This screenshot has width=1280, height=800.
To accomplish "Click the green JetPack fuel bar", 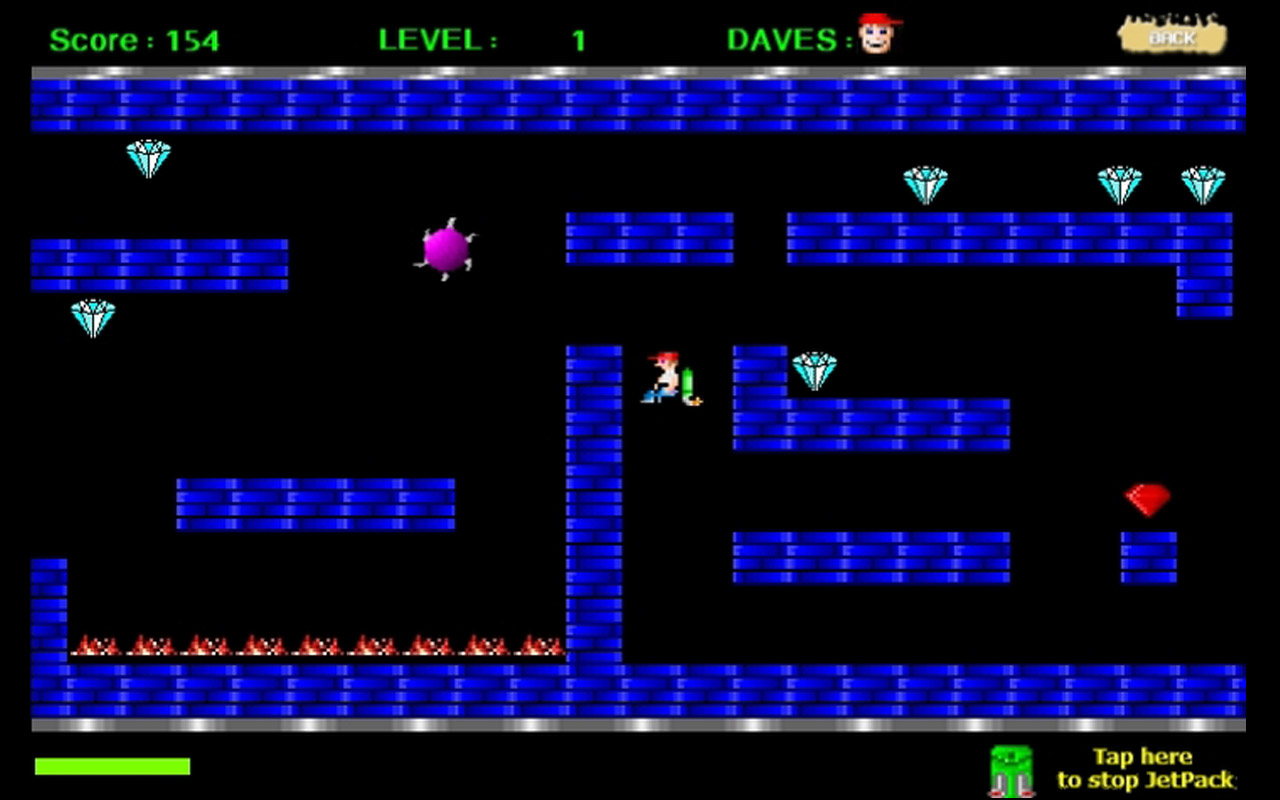I will pyautogui.click(x=112, y=766).
